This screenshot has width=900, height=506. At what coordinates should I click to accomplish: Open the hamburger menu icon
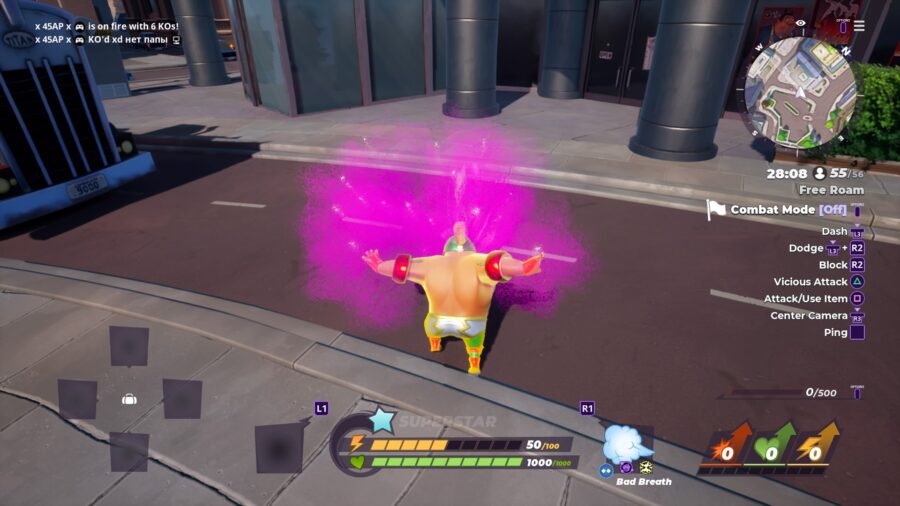pyautogui.click(x=859, y=24)
